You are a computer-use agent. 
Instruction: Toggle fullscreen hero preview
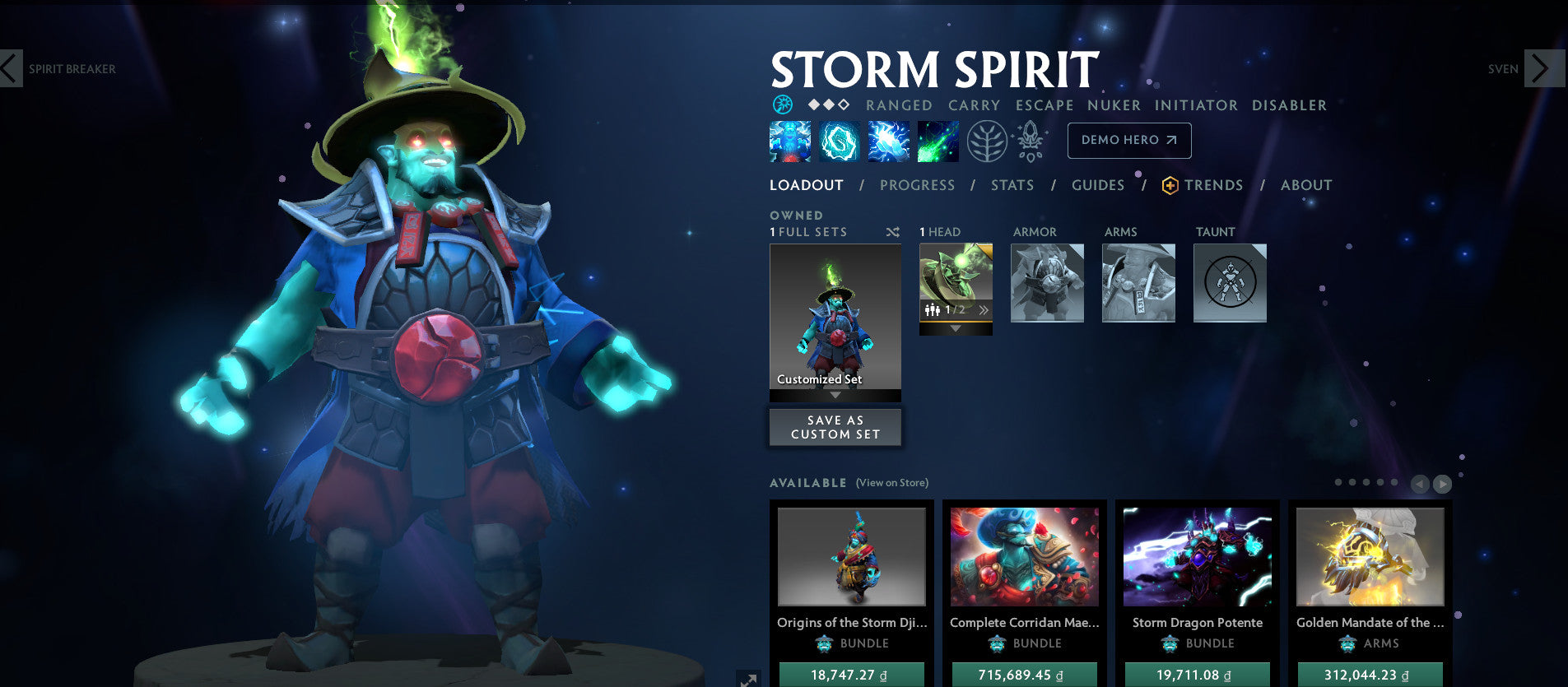[x=749, y=678]
